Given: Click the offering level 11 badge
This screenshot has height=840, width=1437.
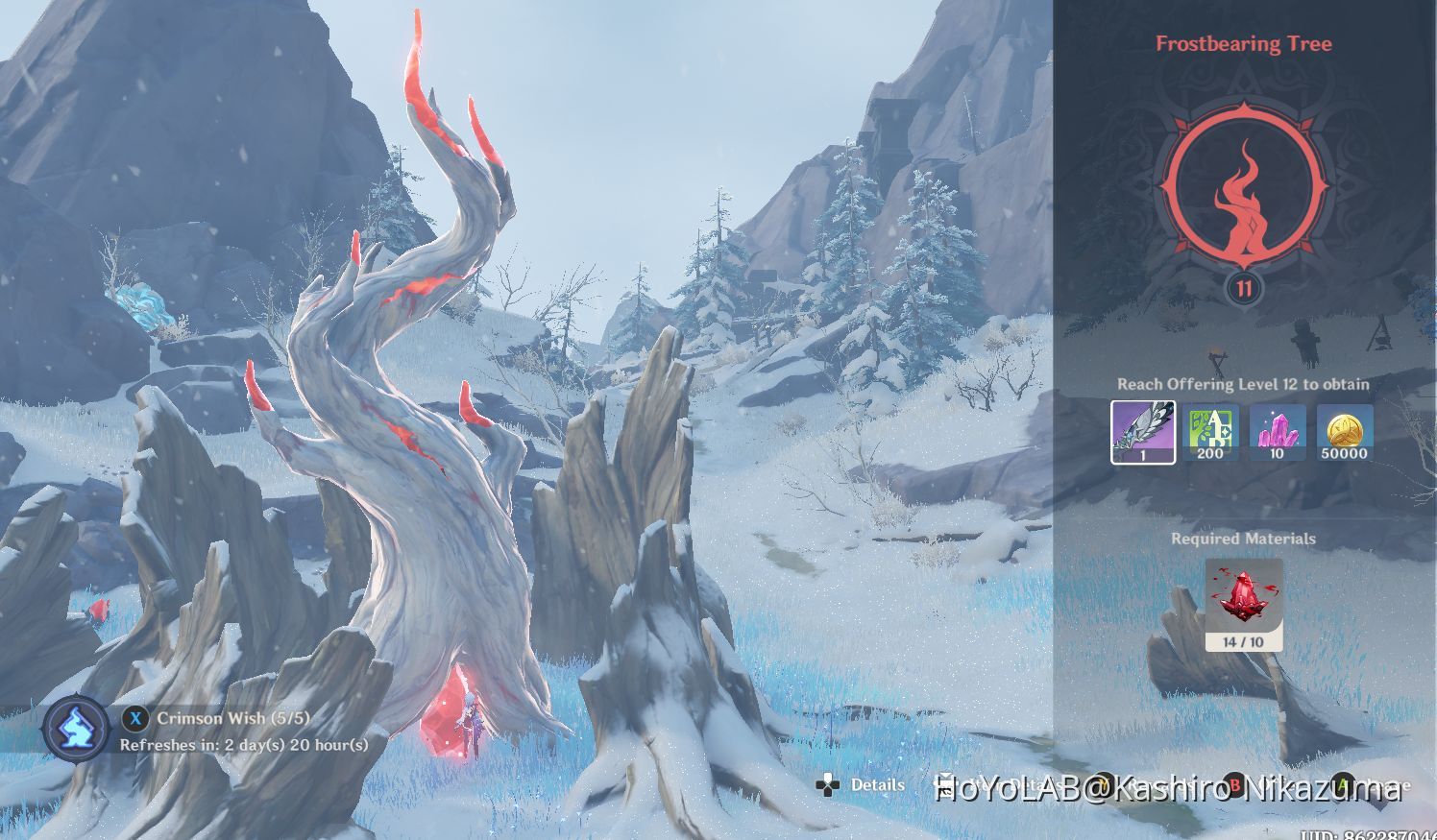Looking at the screenshot, I should coord(1243,286).
